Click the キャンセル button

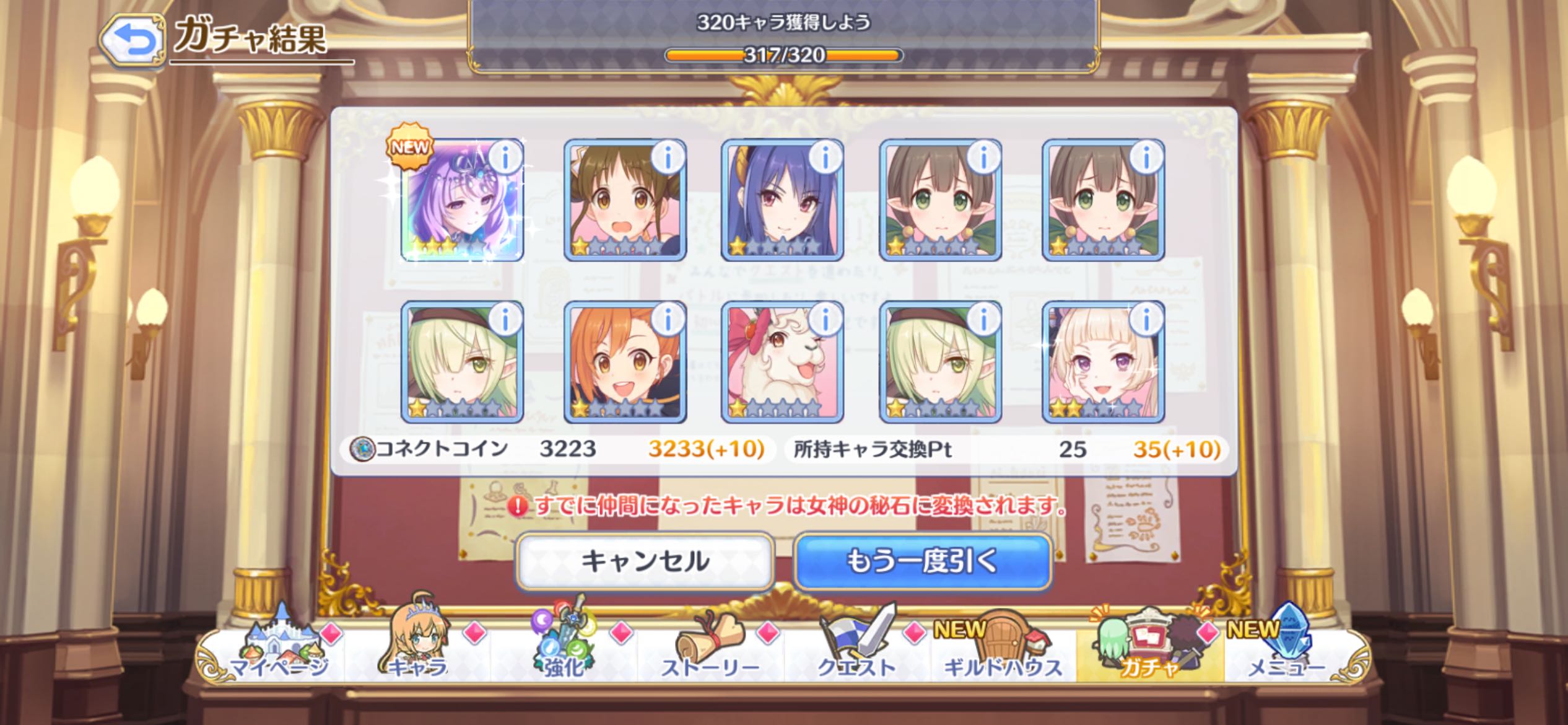(645, 561)
